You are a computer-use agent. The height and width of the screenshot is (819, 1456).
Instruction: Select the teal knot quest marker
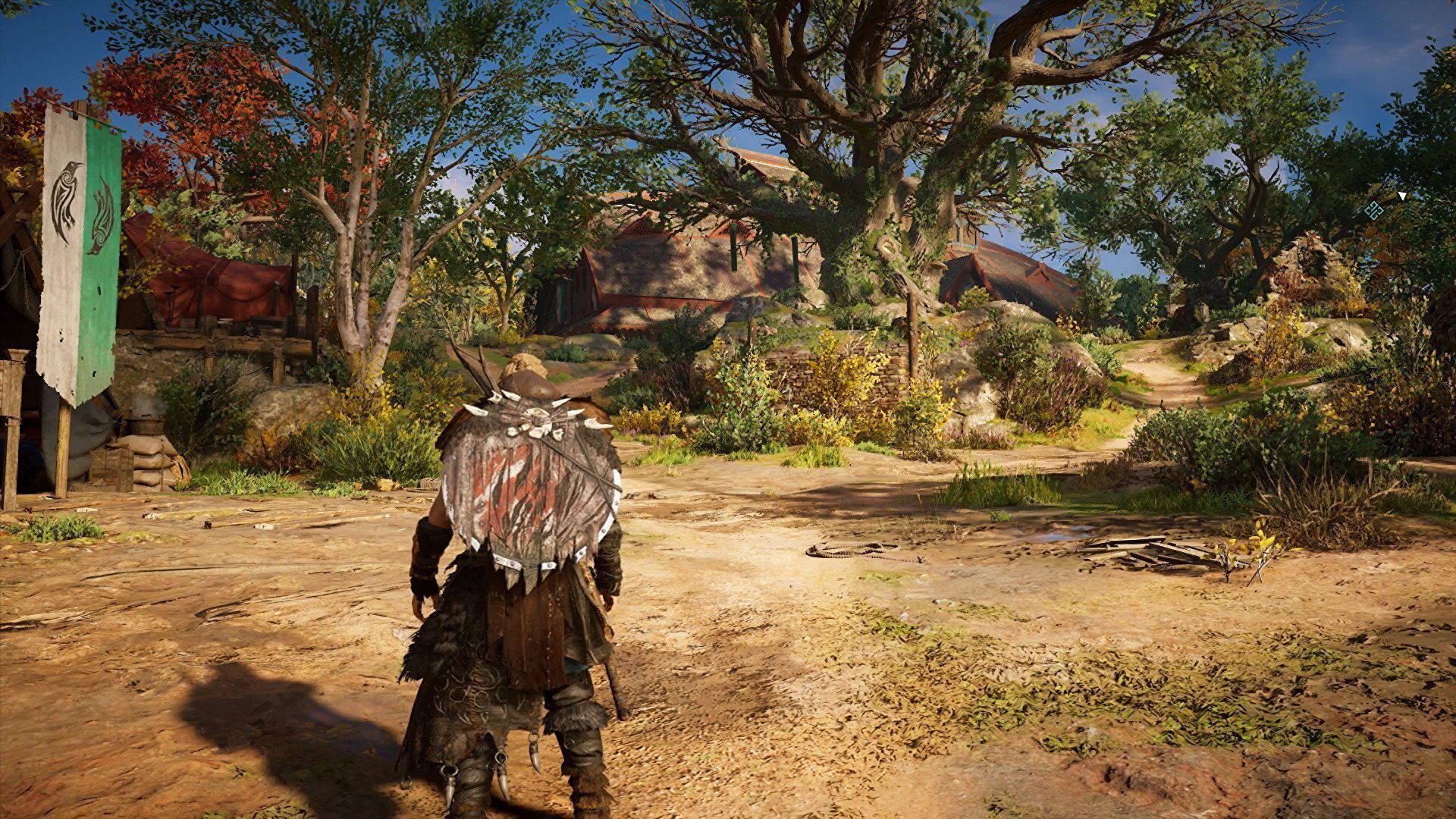(x=1373, y=212)
